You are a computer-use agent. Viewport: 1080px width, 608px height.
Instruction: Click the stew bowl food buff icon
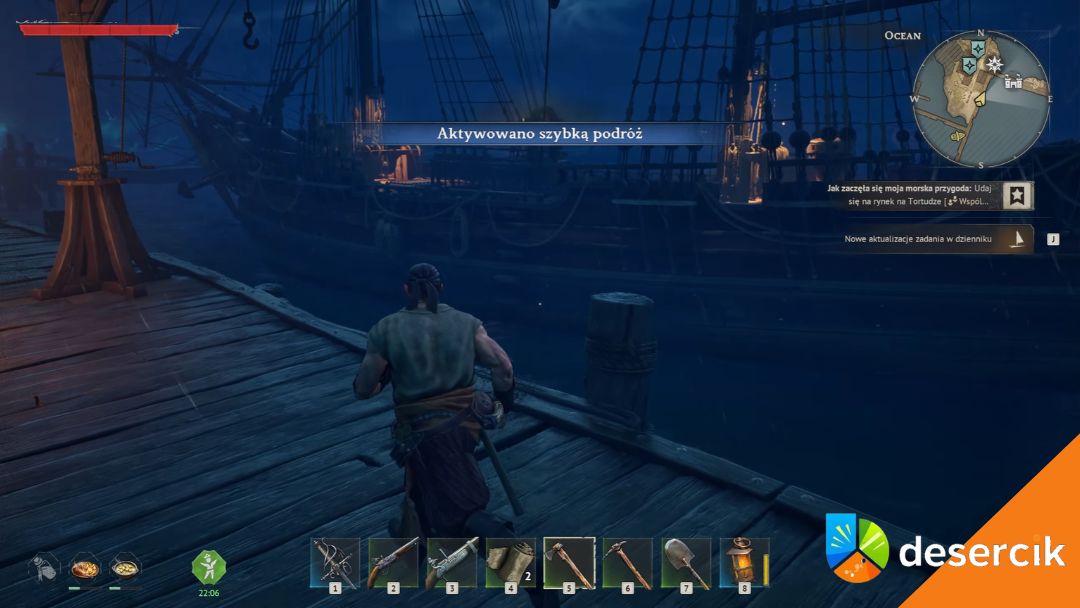click(x=124, y=568)
